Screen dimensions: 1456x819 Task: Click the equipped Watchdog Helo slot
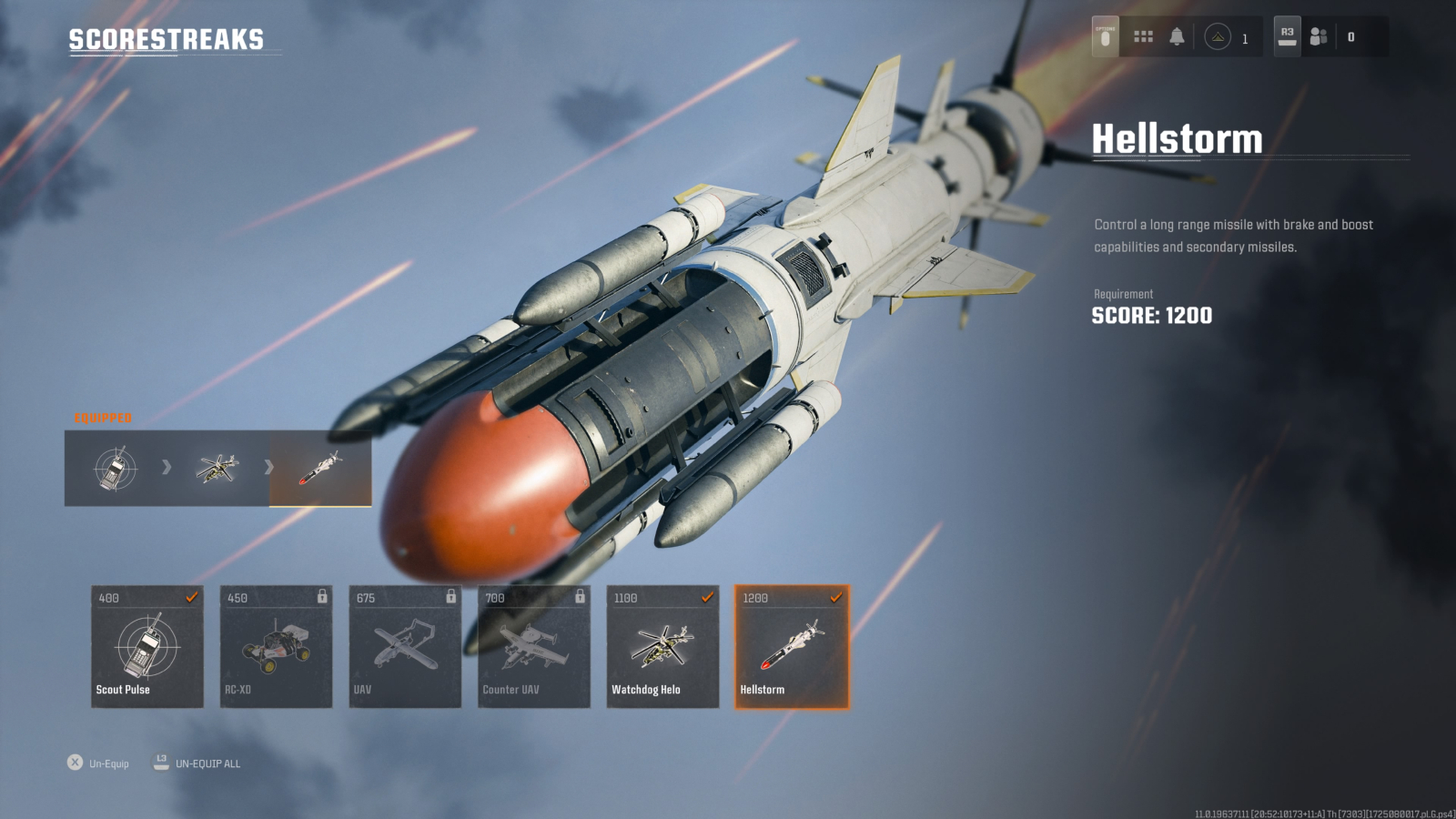pyautogui.click(x=217, y=468)
